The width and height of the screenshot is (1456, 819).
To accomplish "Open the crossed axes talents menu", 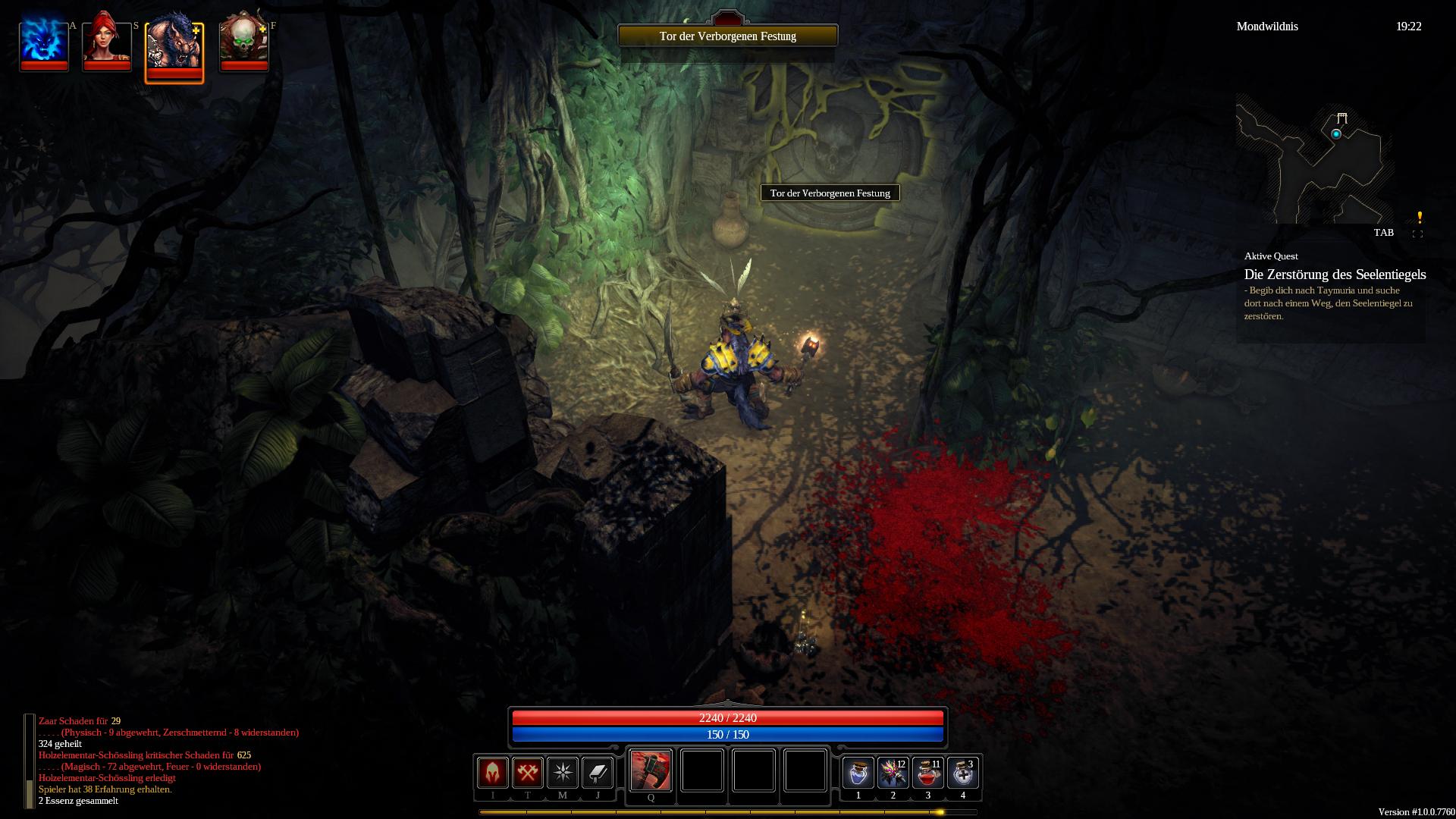I will click(527, 773).
